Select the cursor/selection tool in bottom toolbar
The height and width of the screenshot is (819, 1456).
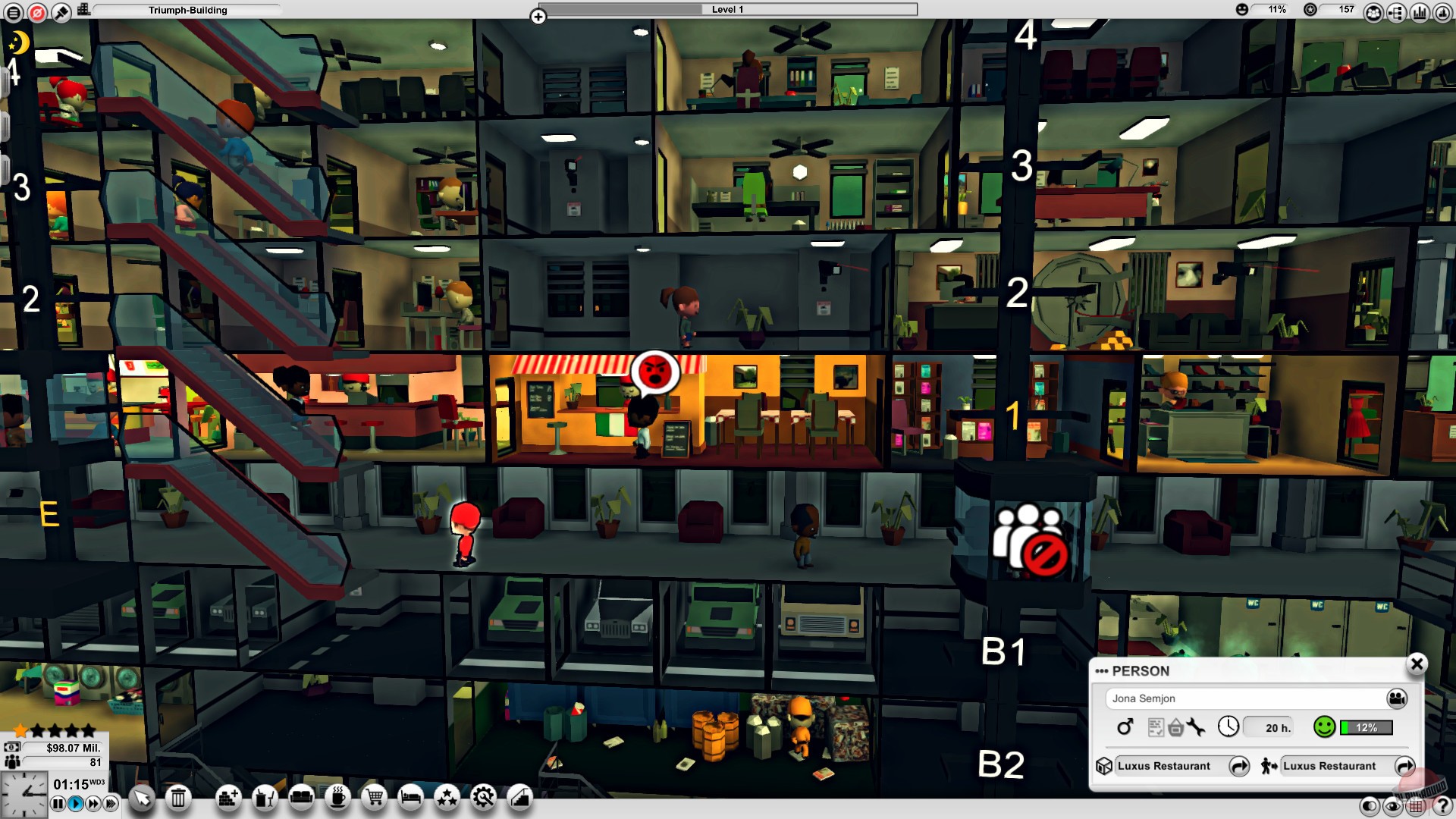(x=141, y=798)
